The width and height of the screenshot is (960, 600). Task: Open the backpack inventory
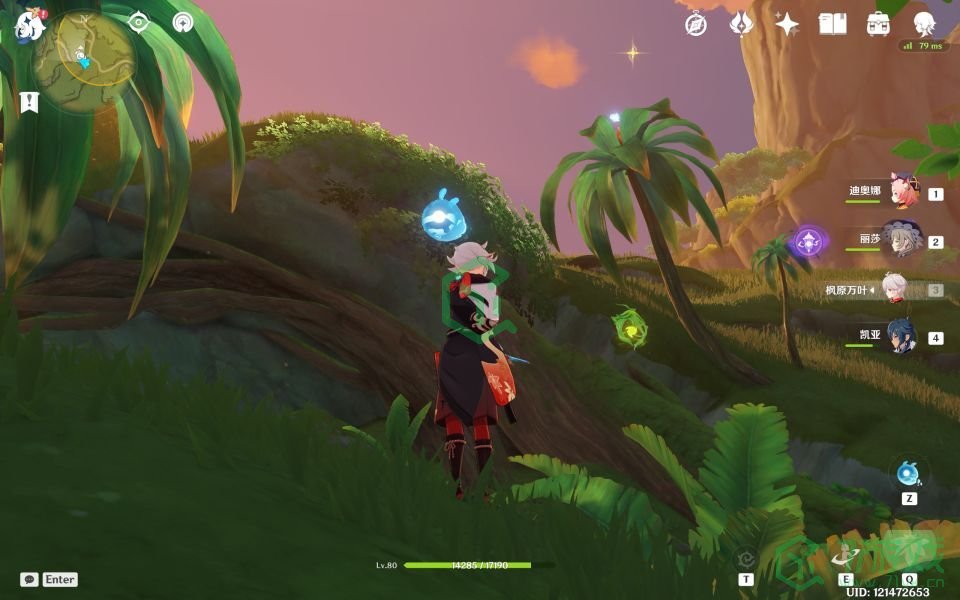878,24
